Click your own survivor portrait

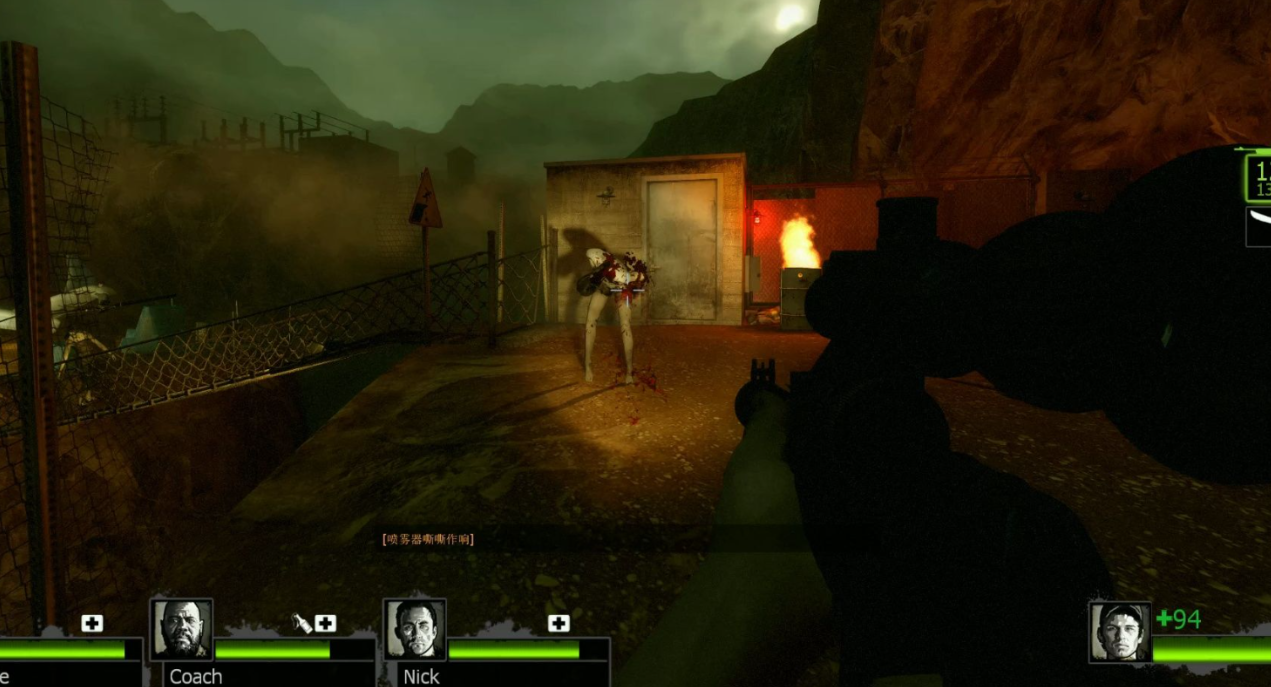1120,632
